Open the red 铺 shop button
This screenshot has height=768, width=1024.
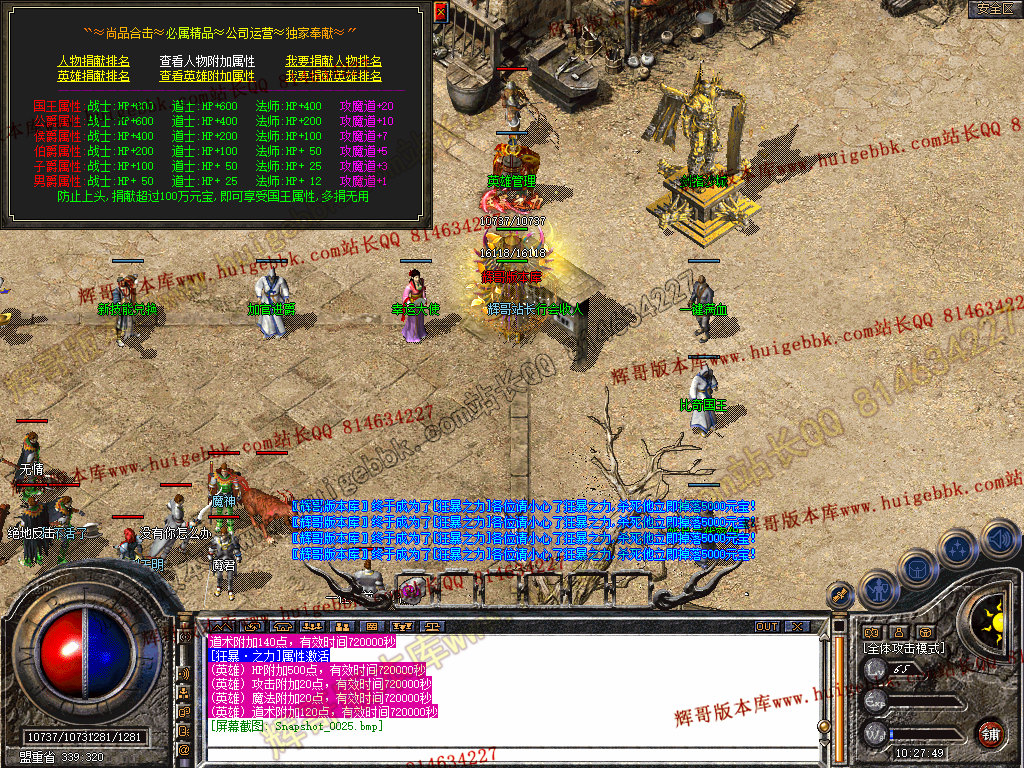(x=991, y=733)
